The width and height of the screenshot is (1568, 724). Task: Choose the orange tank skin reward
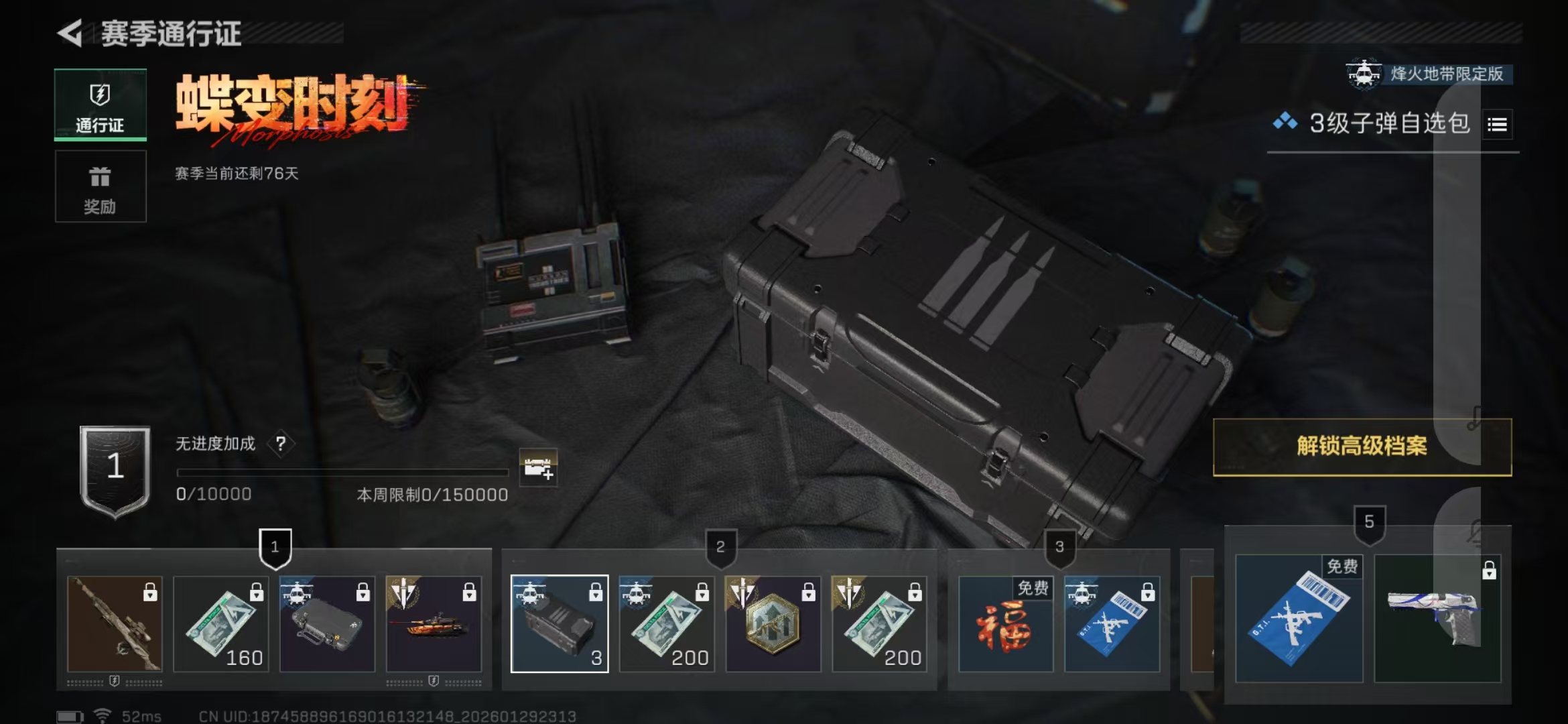pos(434,624)
